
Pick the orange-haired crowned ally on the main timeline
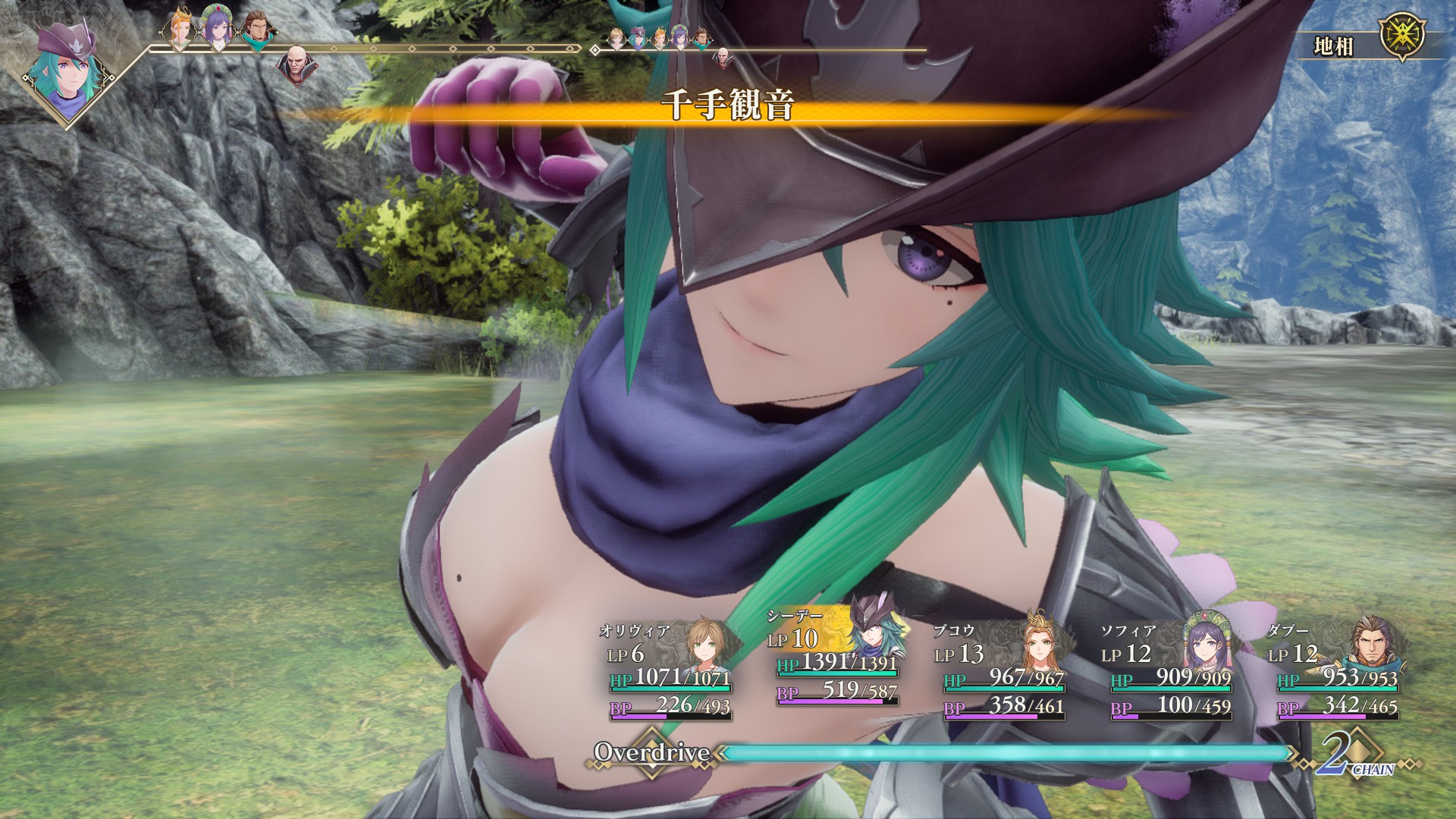[179, 32]
